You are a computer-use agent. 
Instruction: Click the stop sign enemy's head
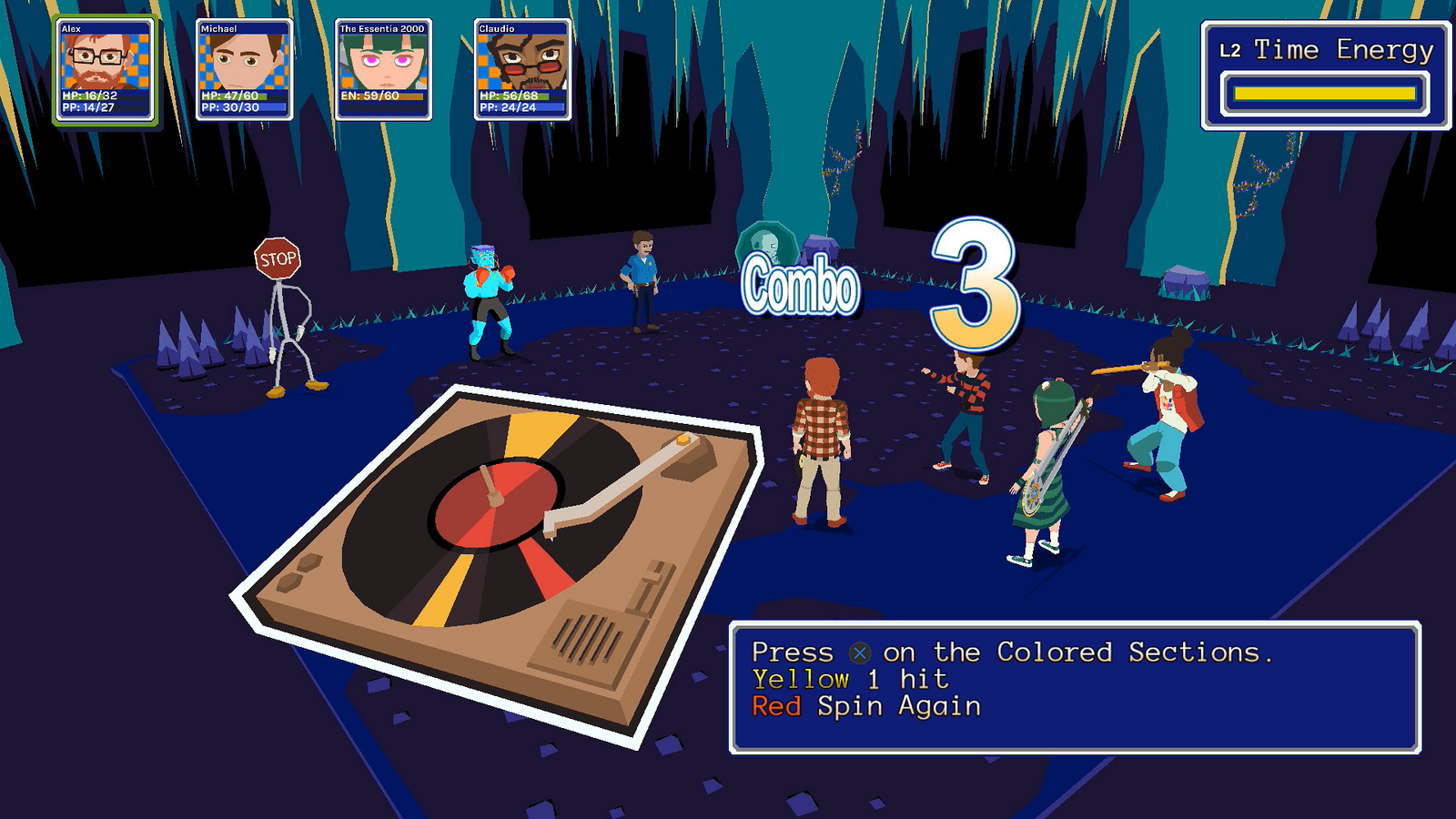point(278,258)
